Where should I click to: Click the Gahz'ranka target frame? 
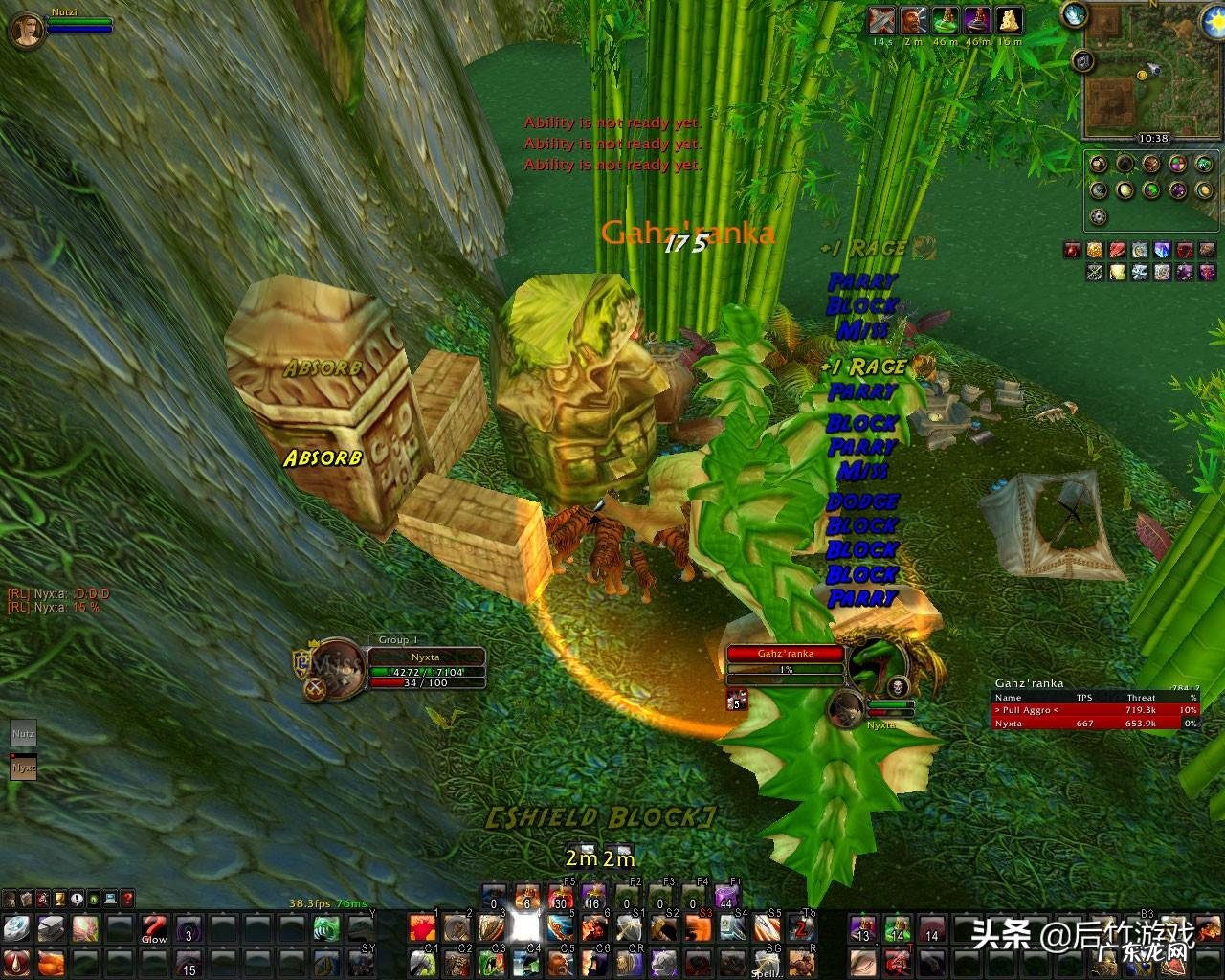[786, 654]
